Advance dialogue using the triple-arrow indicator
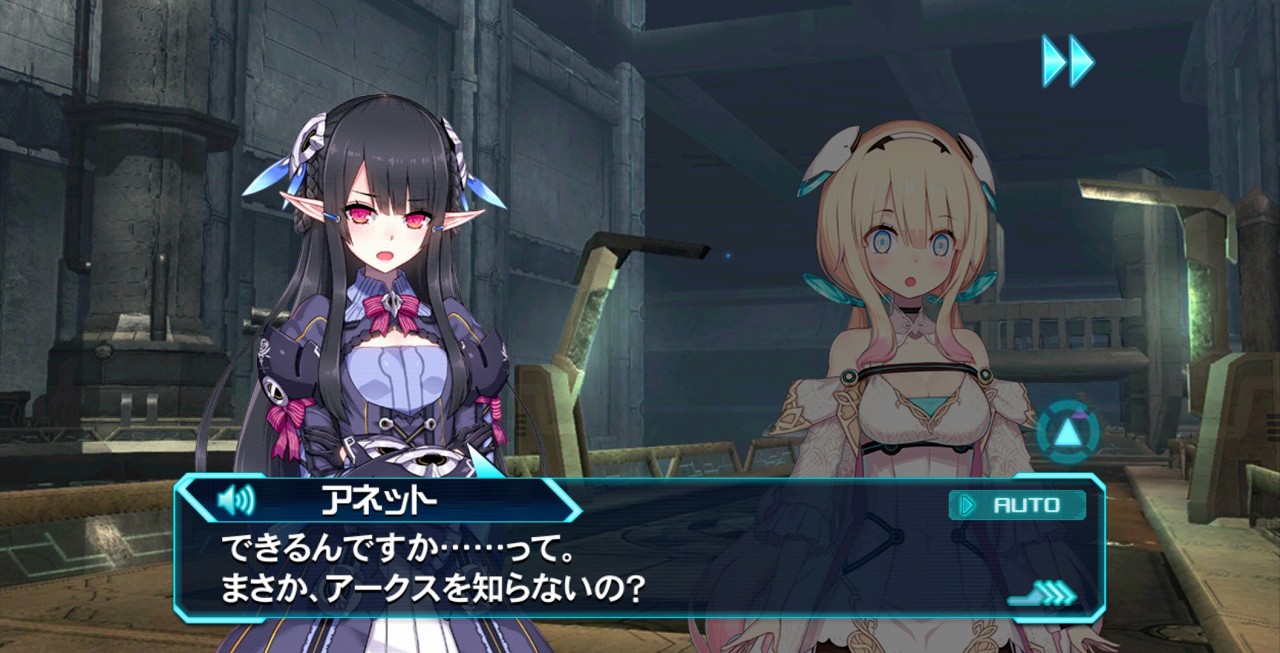This screenshot has height=653, width=1280. pos(1045,595)
